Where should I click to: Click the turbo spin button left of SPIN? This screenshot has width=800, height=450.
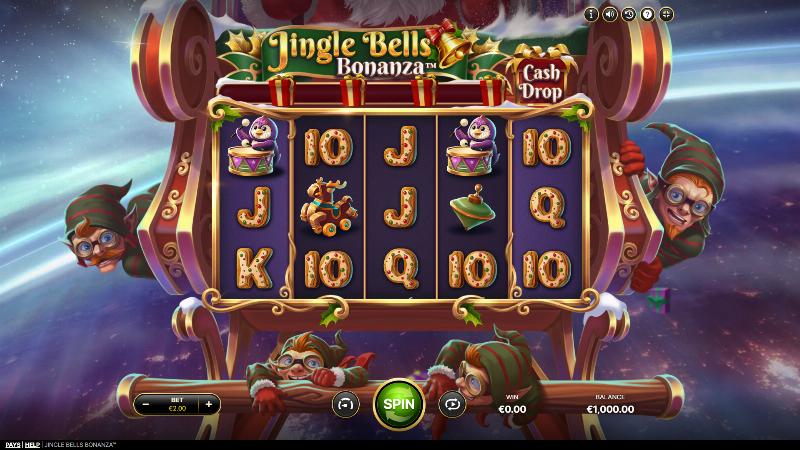(x=346, y=404)
